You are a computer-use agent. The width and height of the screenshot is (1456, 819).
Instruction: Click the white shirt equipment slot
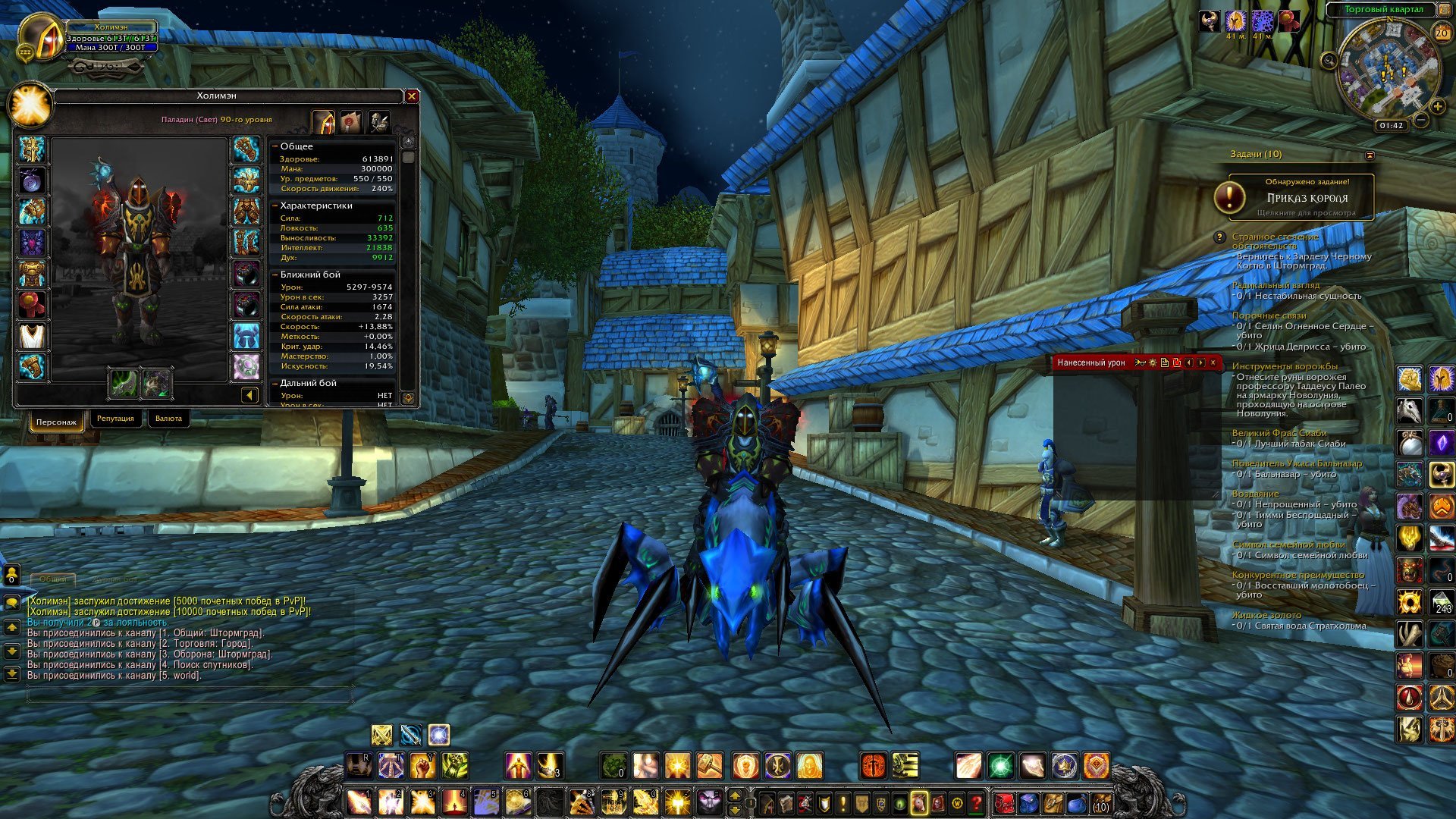[x=32, y=336]
